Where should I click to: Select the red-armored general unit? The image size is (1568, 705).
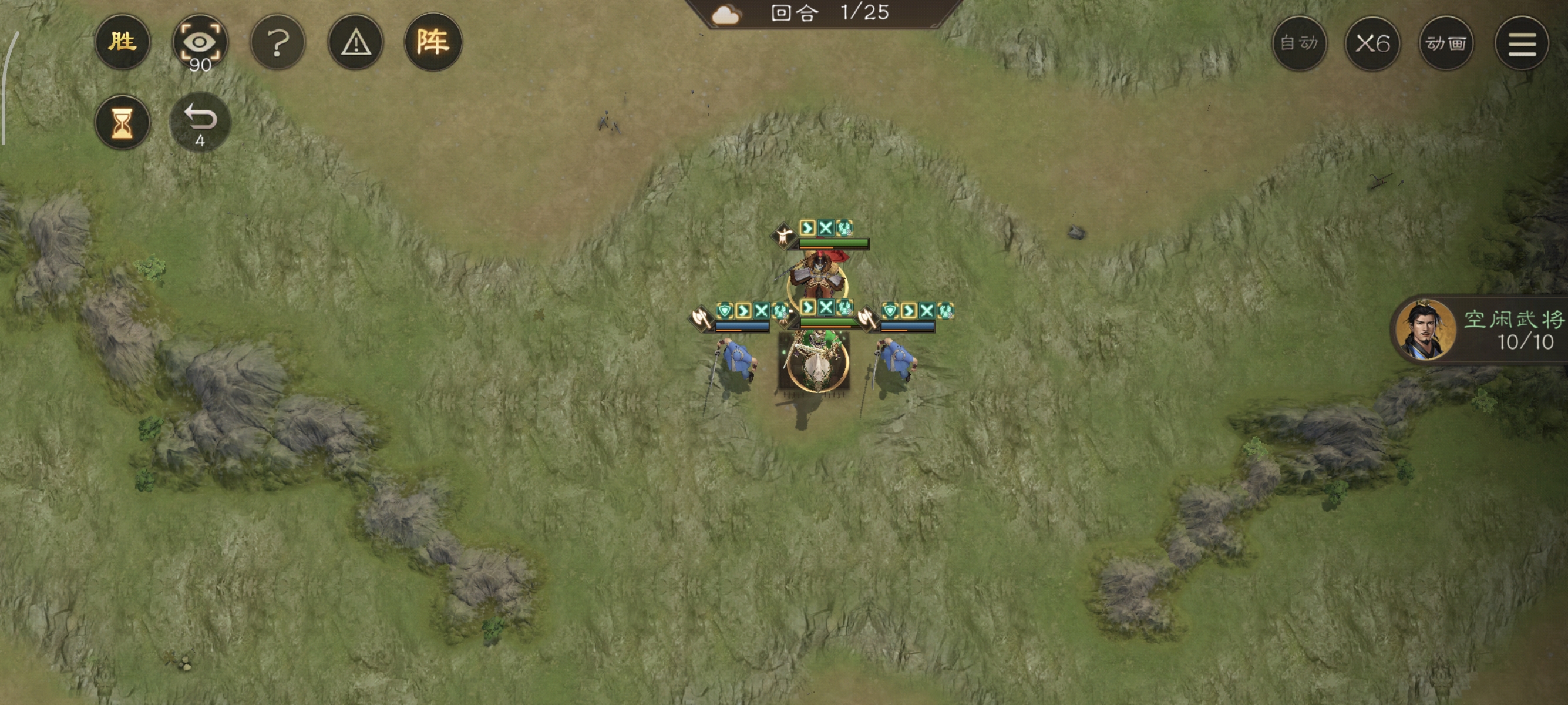(817, 277)
